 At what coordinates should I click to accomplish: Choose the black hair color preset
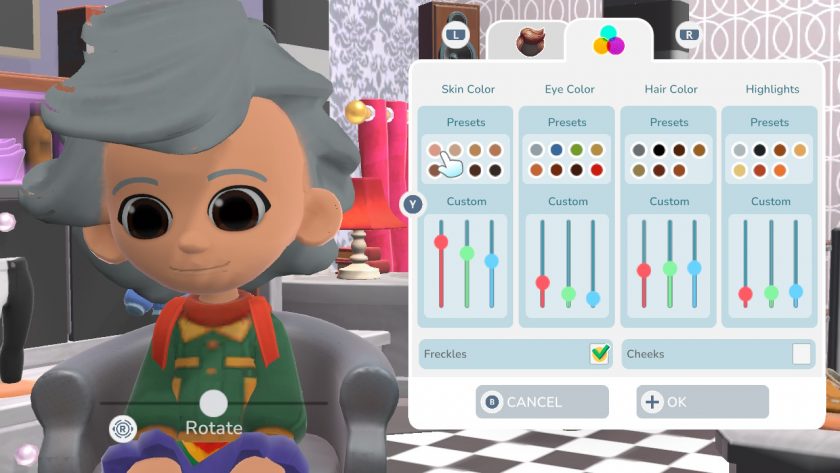click(658, 150)
